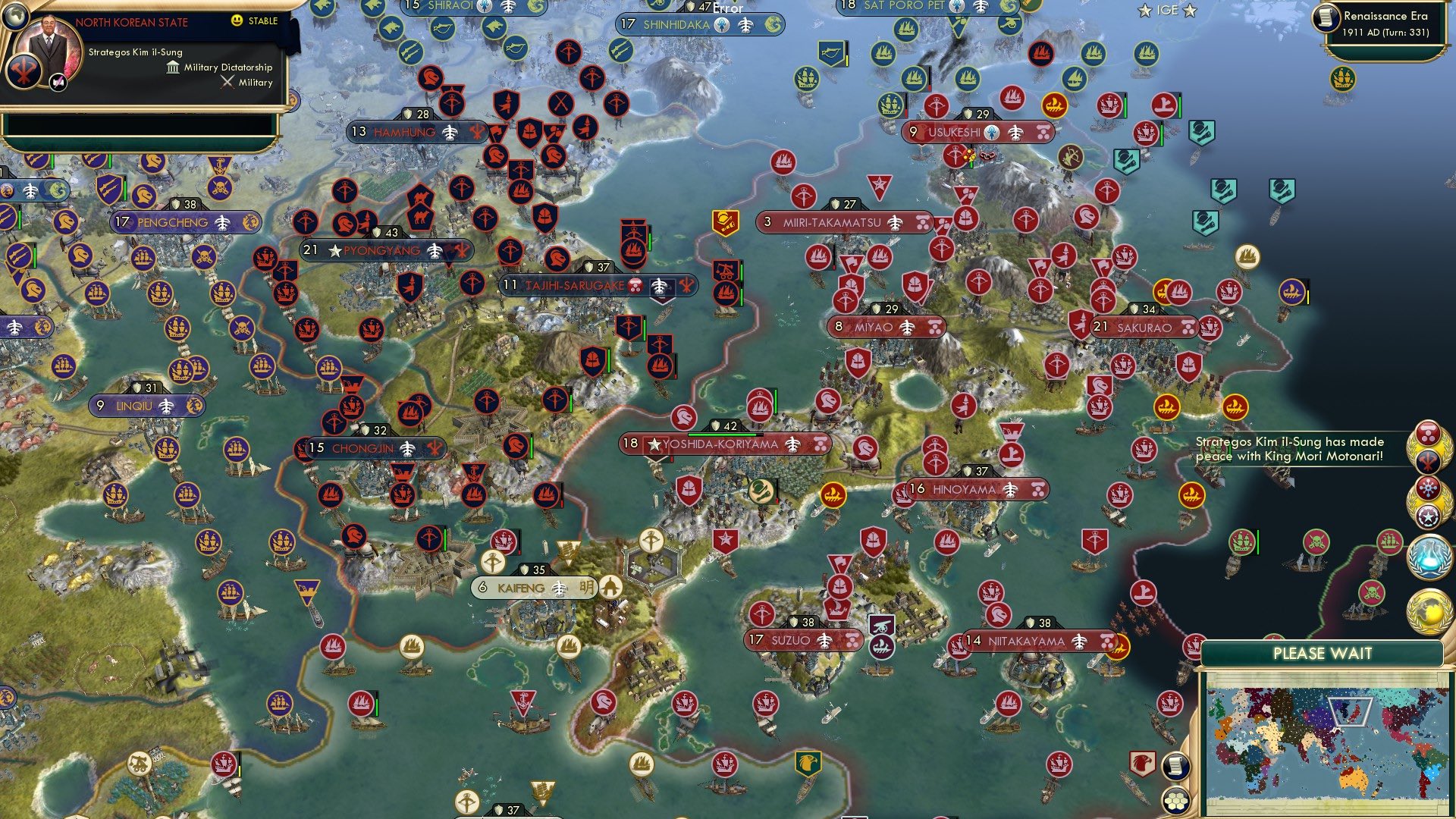1456x819 pixels.
Task: Click the Military Dictatorship government label
Action: (x=228, y=68)
